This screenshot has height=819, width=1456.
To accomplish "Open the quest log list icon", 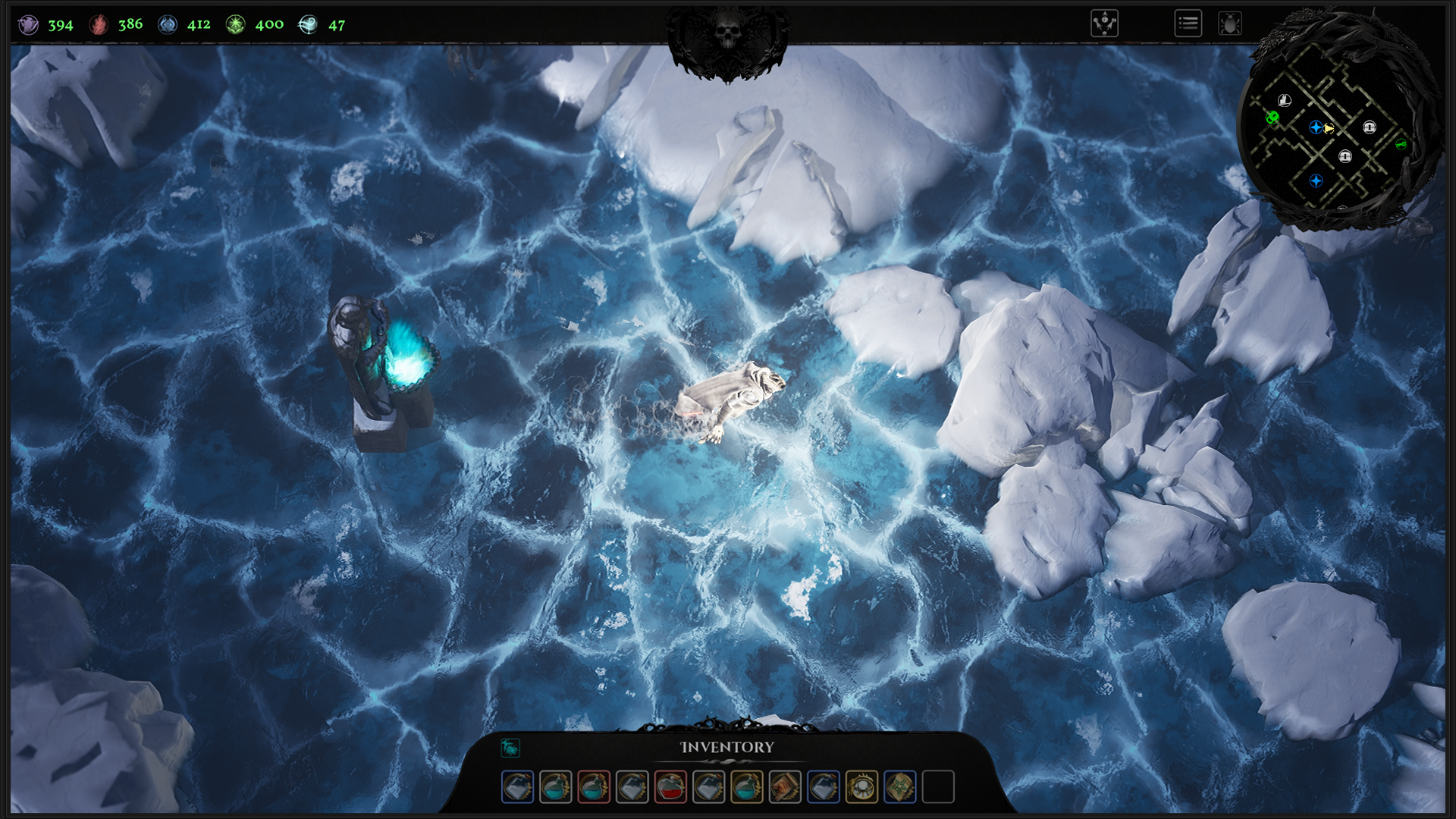I will 1188,24.
